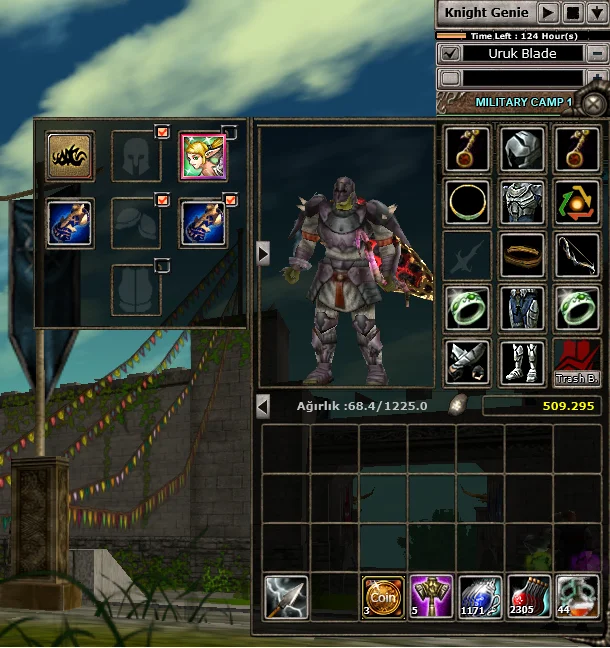The image size is (610, 648).
Task: Select the blonde fairy cosmetic slot
Action: tap(203, 156)
